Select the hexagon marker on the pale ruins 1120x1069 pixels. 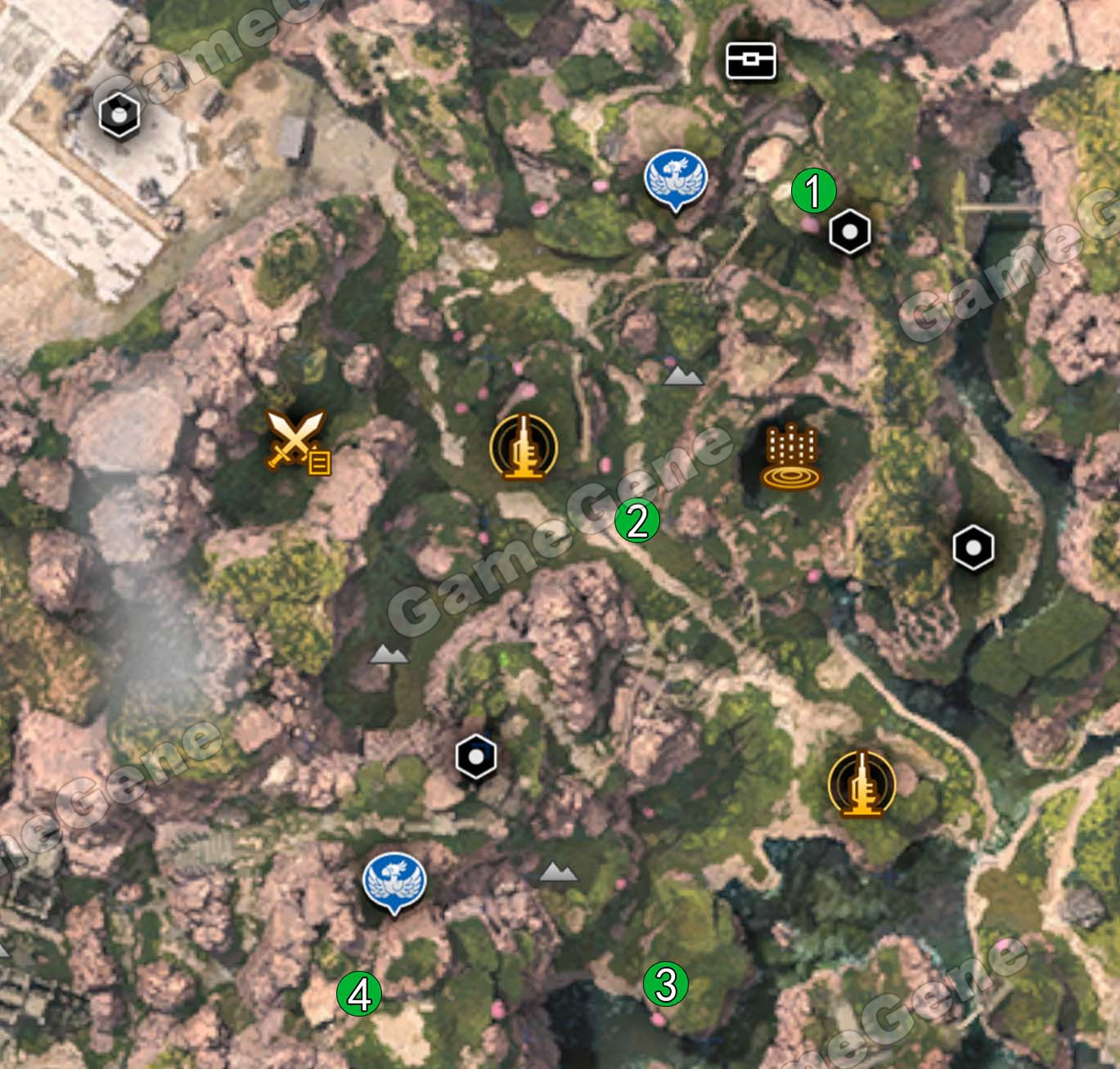tap(119, 115)
